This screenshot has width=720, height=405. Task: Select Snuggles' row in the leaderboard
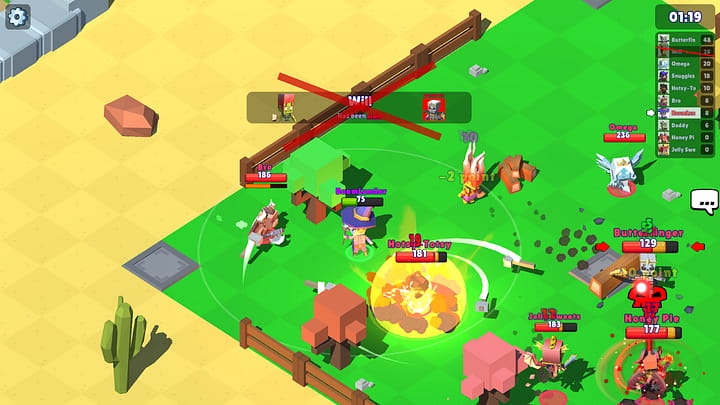pyautogui.click(x=685, y=76)
